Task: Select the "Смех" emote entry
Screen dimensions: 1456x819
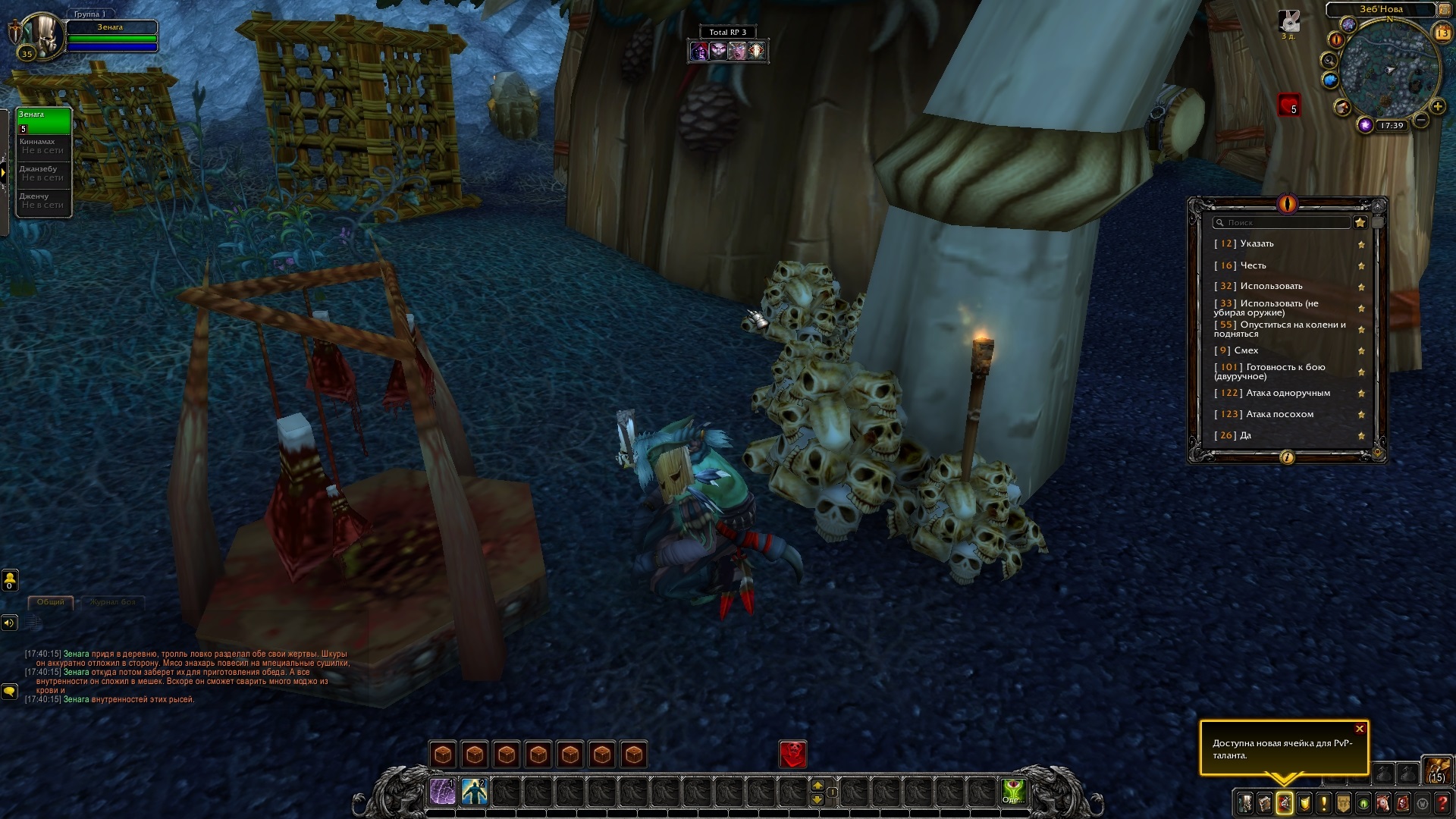Action: point(1246,350)
